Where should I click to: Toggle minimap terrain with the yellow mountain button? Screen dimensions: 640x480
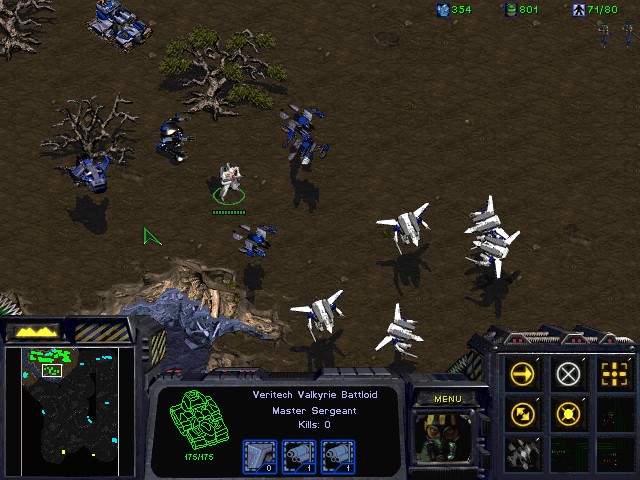click(33, 331)
